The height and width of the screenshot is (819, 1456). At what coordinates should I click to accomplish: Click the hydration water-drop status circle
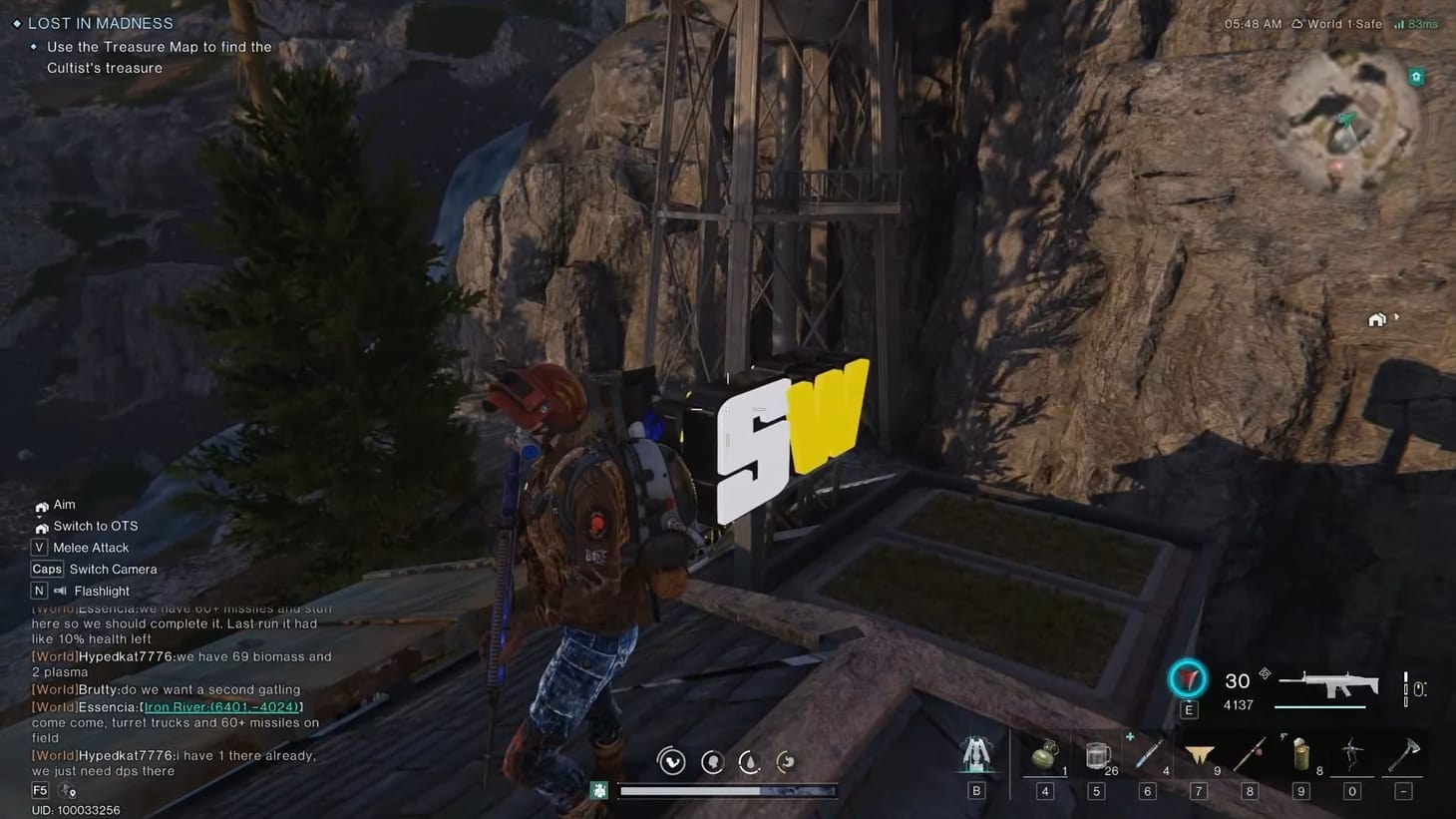749,761
